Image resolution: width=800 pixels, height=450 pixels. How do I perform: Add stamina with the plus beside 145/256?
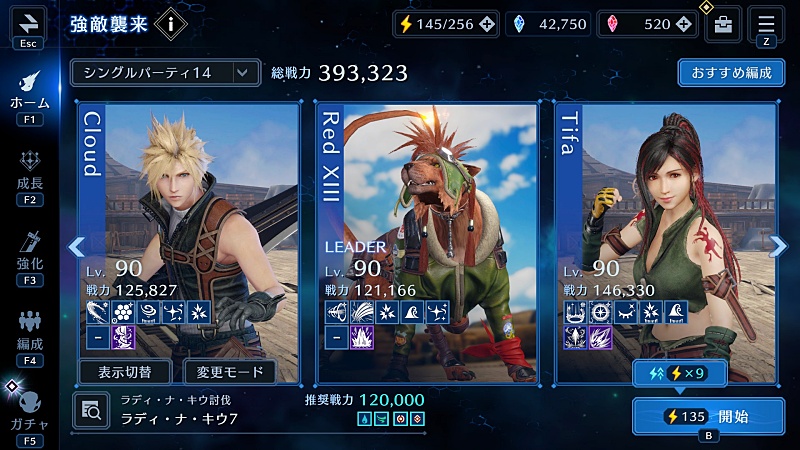click(487, 25)
